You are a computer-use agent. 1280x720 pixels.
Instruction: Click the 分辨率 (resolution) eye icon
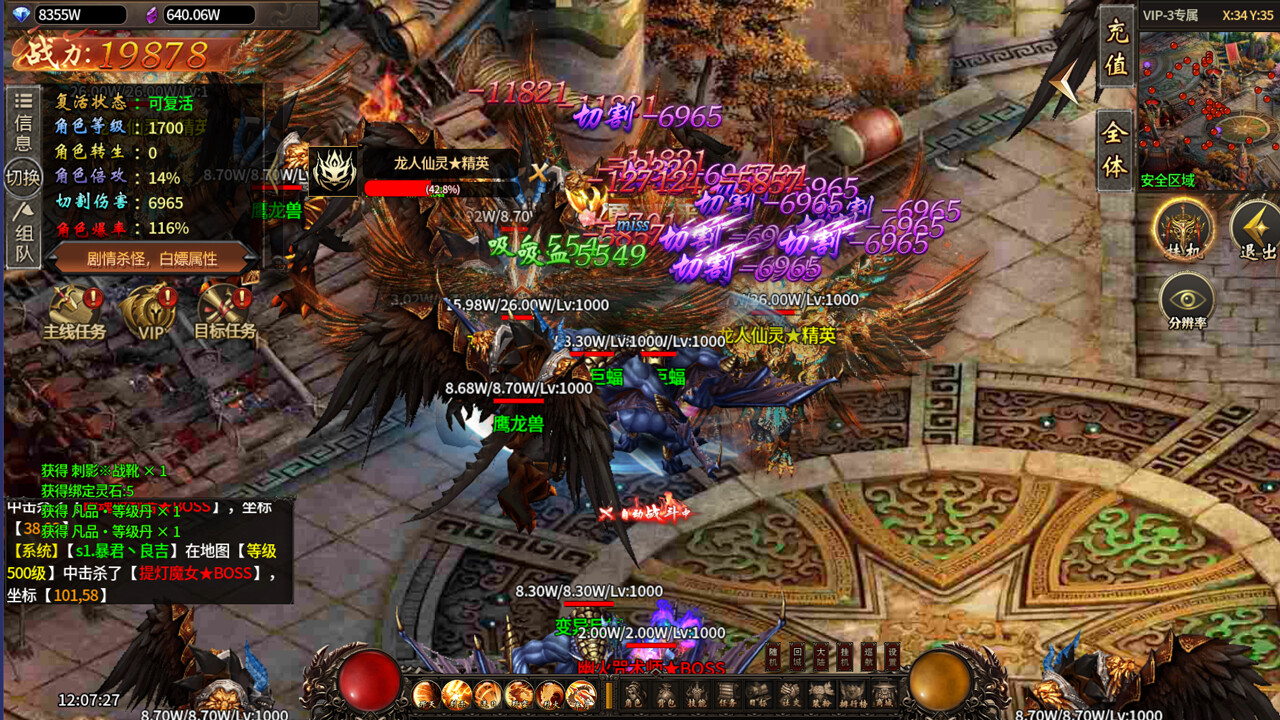pos(1188,300)
